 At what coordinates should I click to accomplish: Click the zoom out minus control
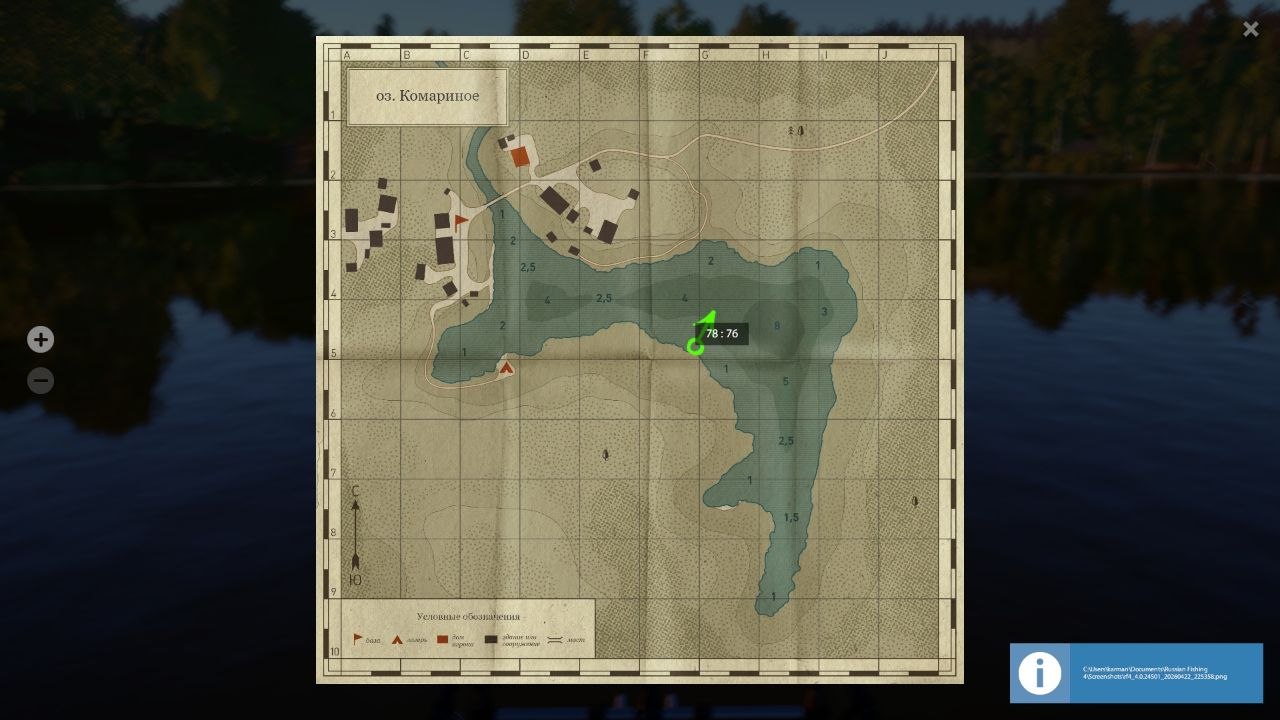pyautogui.click(x=40, y=380)
